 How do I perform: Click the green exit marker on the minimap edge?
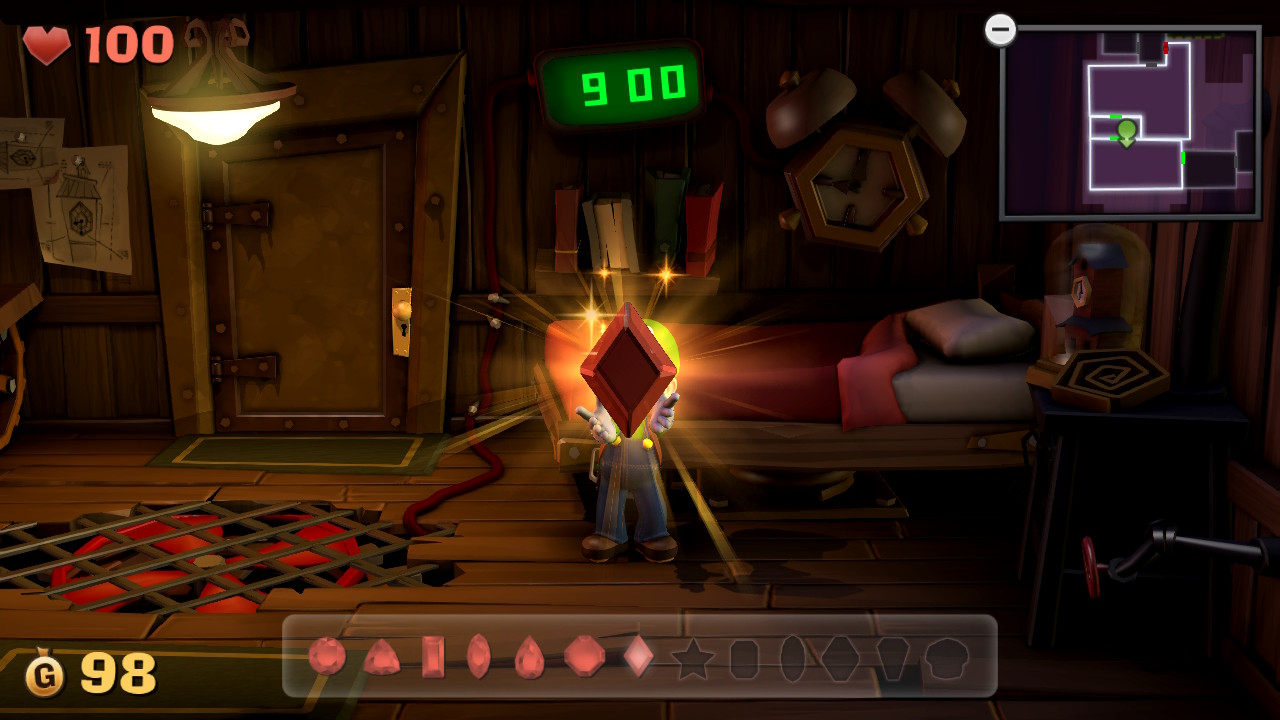(1183, 157)
